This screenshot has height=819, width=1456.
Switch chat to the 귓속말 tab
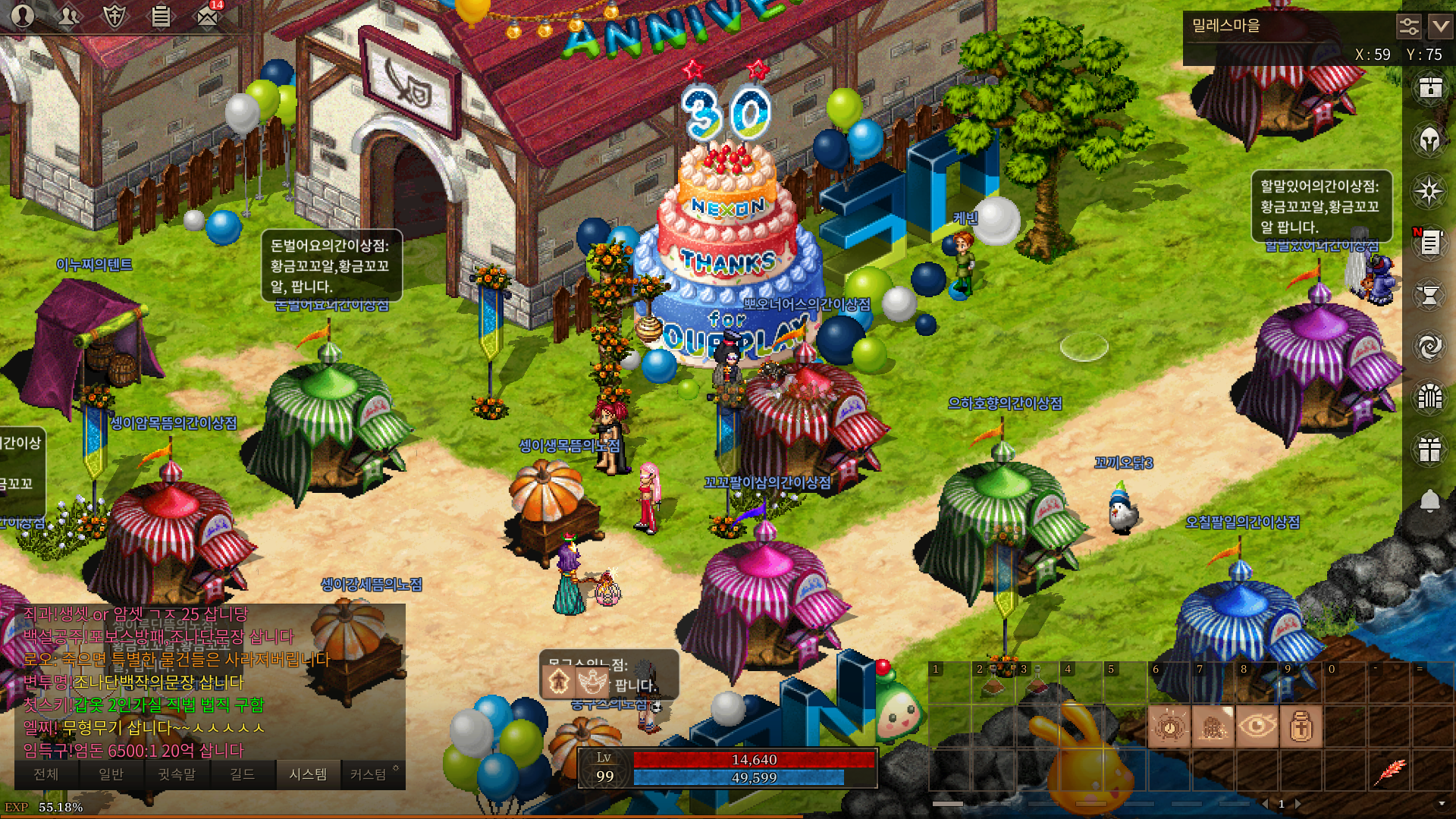pos(177,774)
